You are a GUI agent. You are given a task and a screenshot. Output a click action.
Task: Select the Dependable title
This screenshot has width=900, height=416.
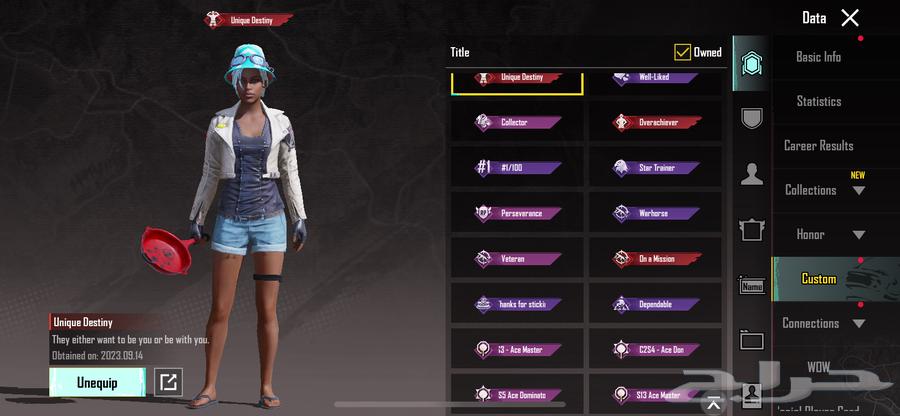[655, 304]
